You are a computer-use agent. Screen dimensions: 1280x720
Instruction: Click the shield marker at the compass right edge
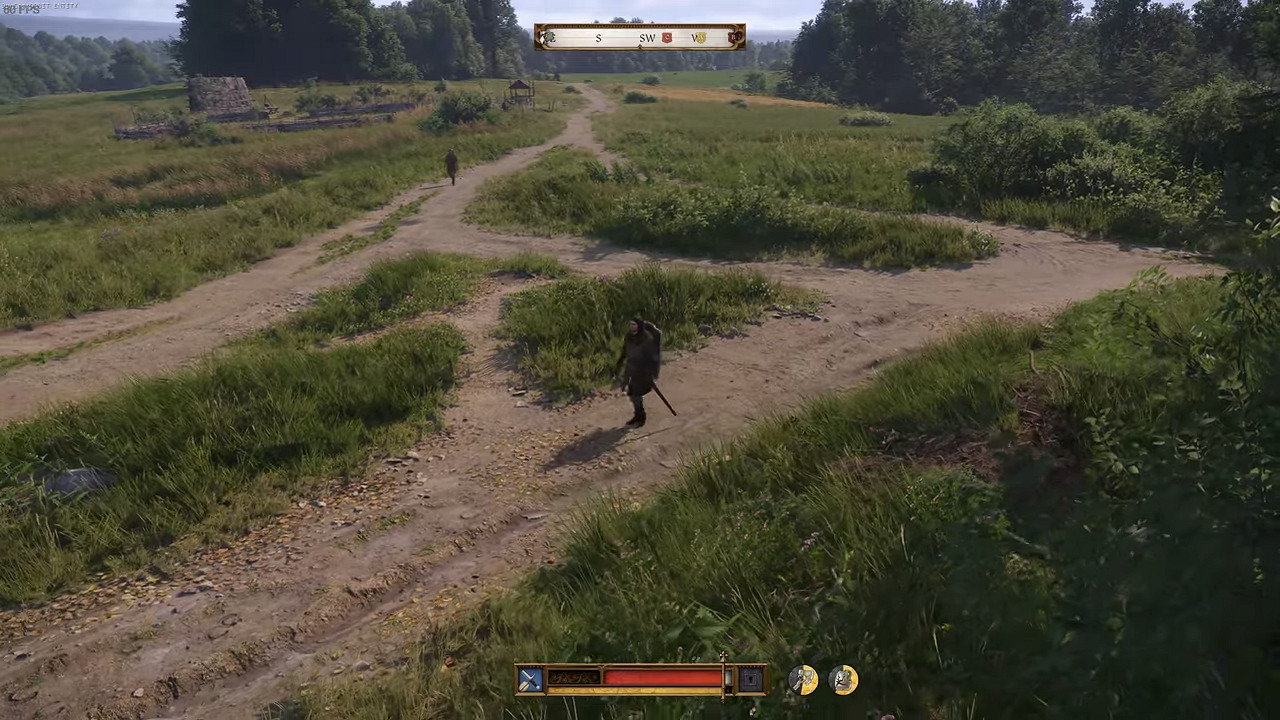(x=733, y=37)
